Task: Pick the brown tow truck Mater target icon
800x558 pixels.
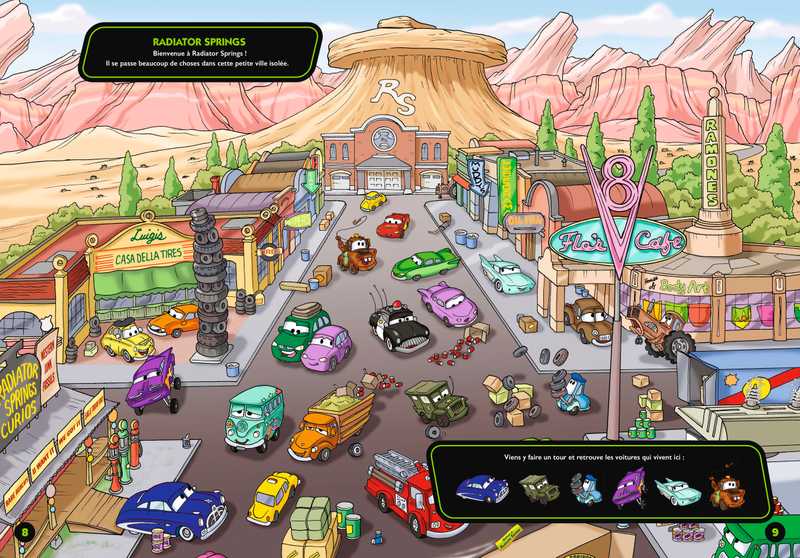Action: pos(725,489)
